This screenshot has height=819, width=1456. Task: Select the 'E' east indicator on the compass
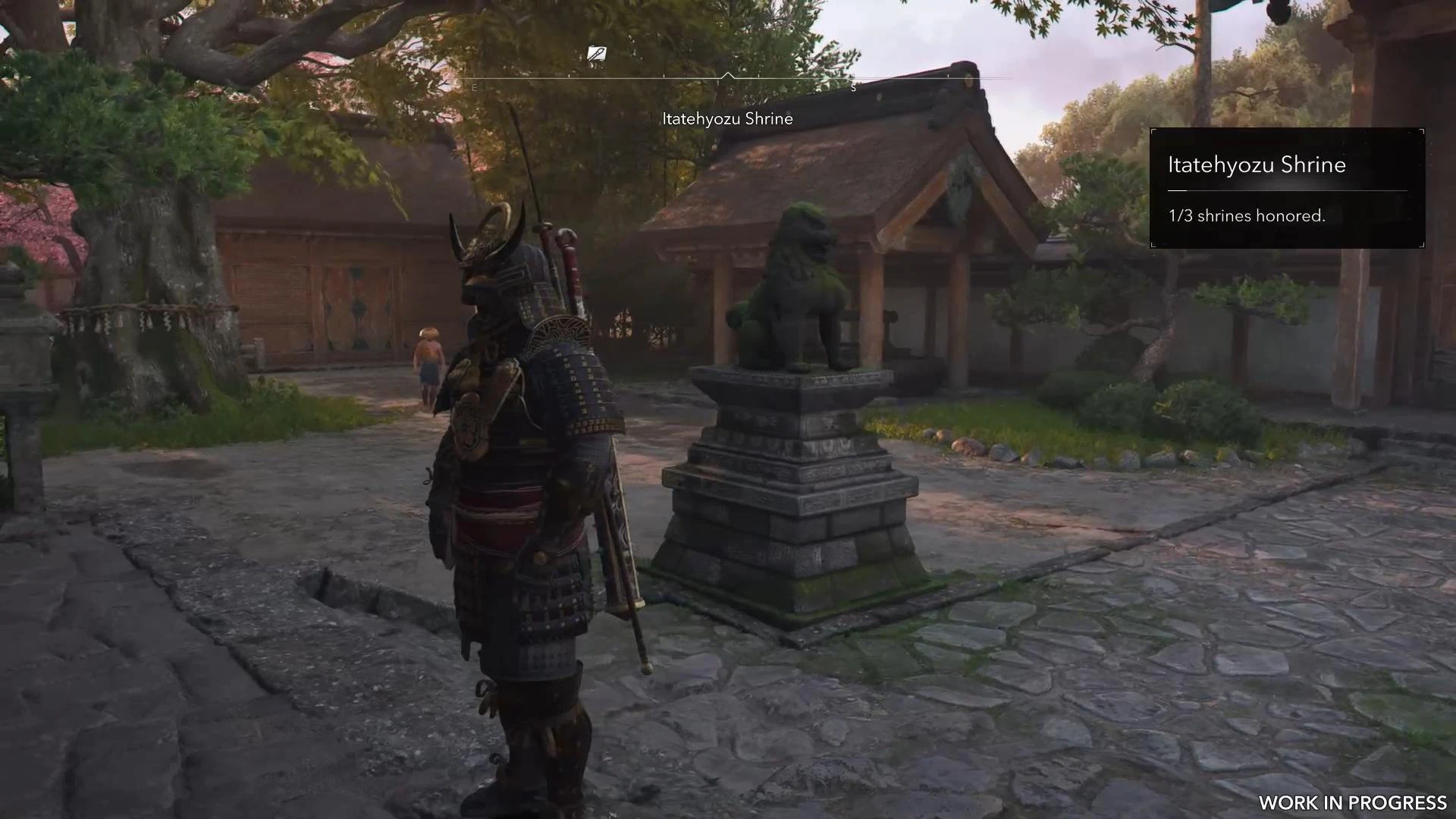(475, 86)
